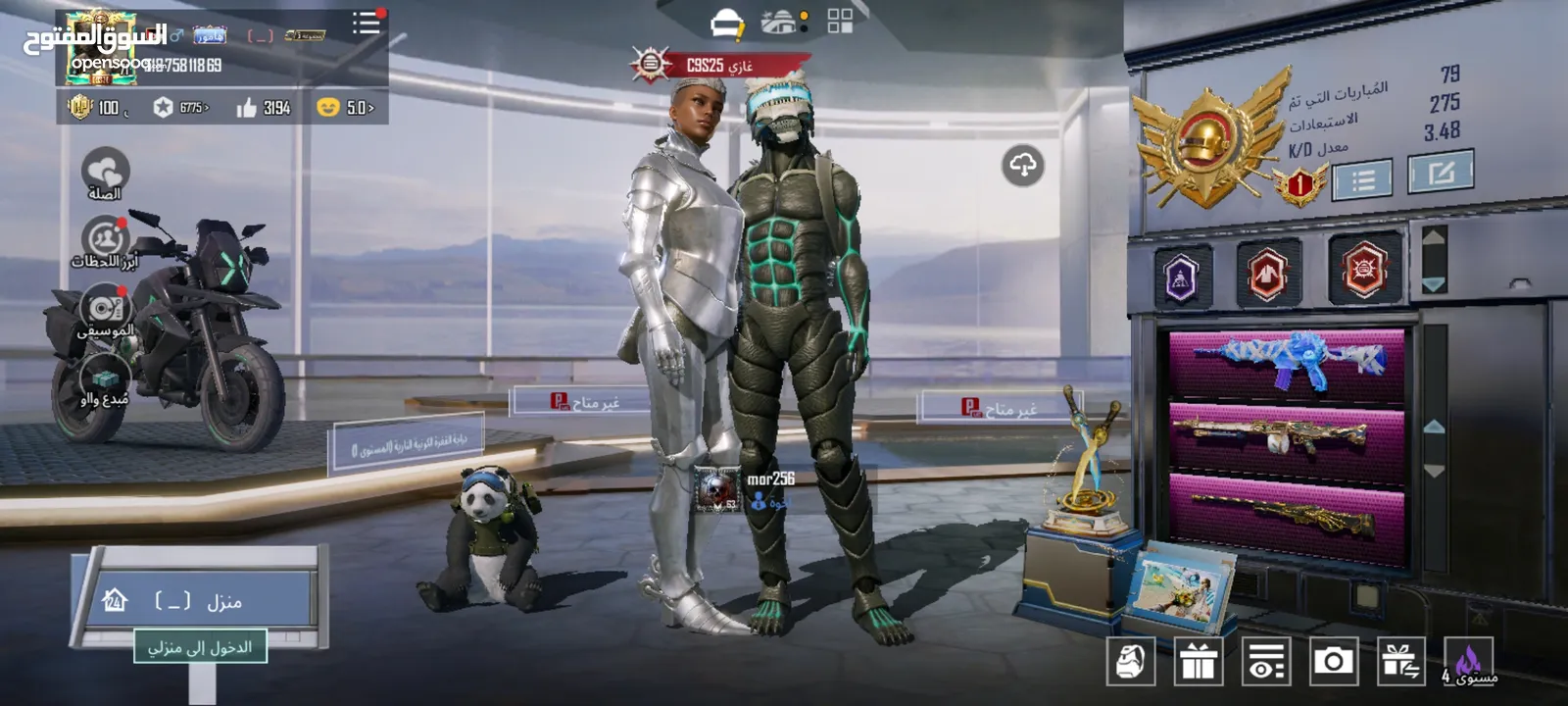Viewport: 1568px width, 706px height.
Task: Switch to the vehicle view tab
Action: click(x=783, y=23)
